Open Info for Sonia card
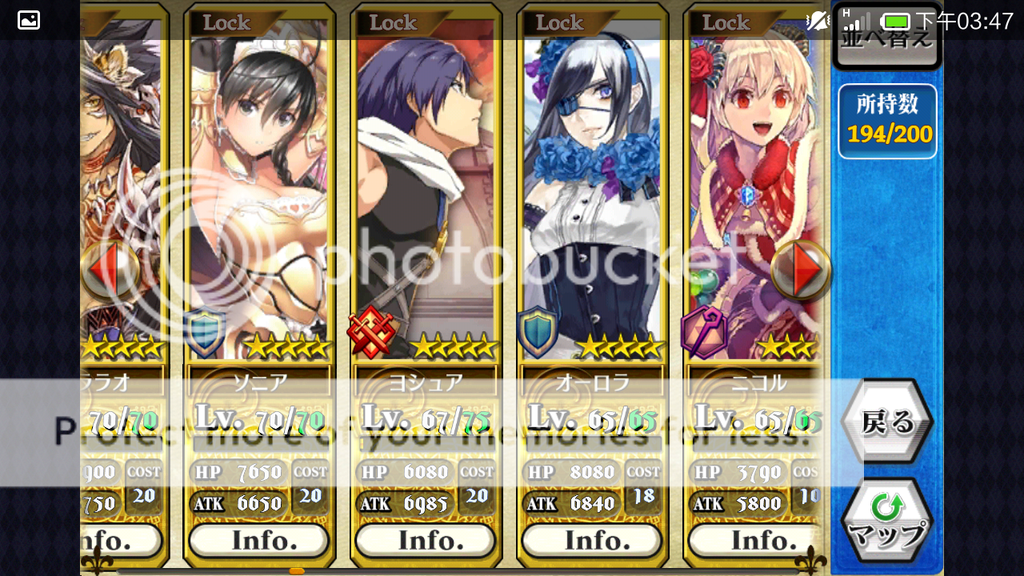This screenshot has height=576, width=1024. 259,540
